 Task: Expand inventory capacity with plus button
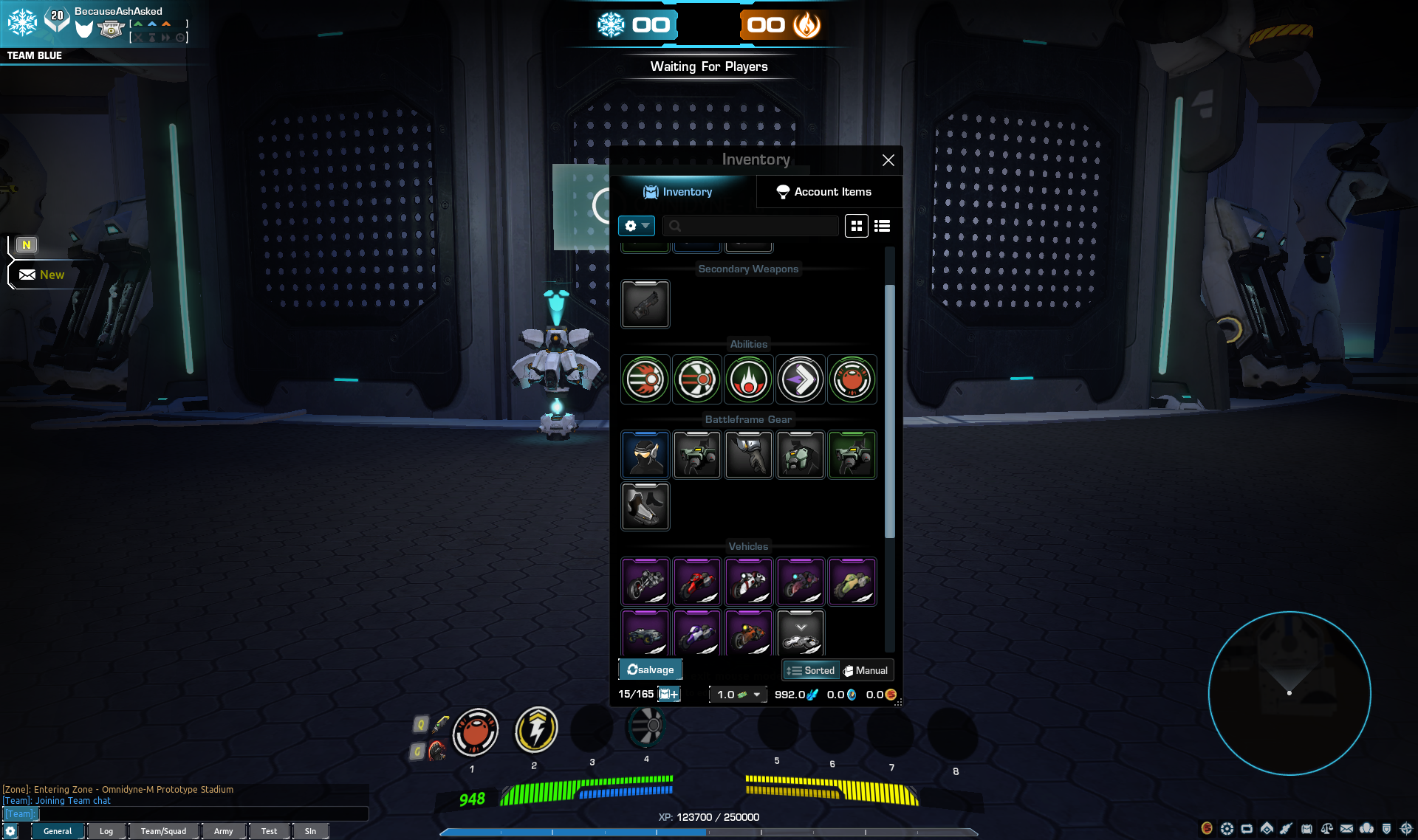click(x=669, y=694)
